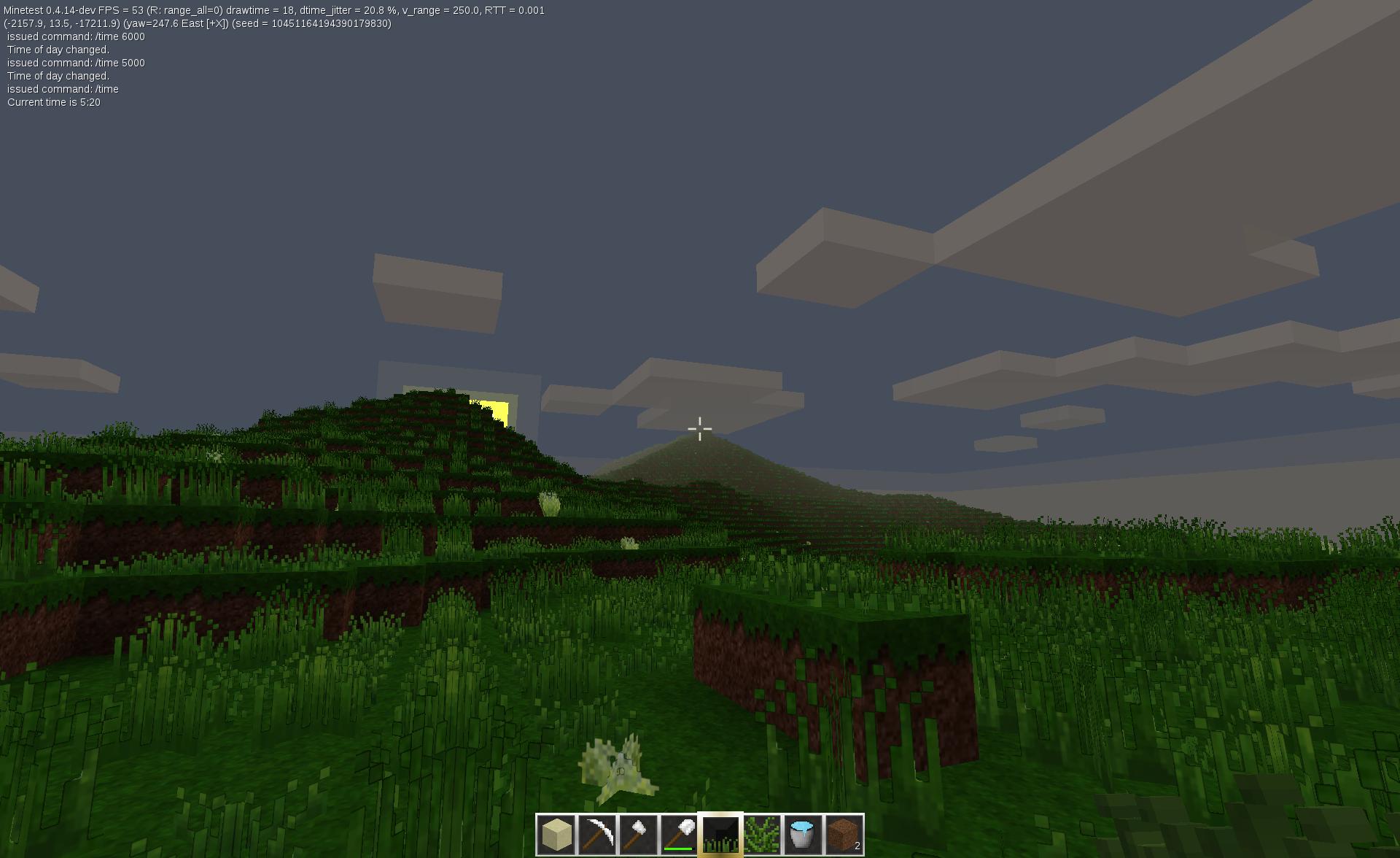Select the grass item in the hotbar
The height and width of the screenshot is (858, 1400).
(x=719, y=834)
